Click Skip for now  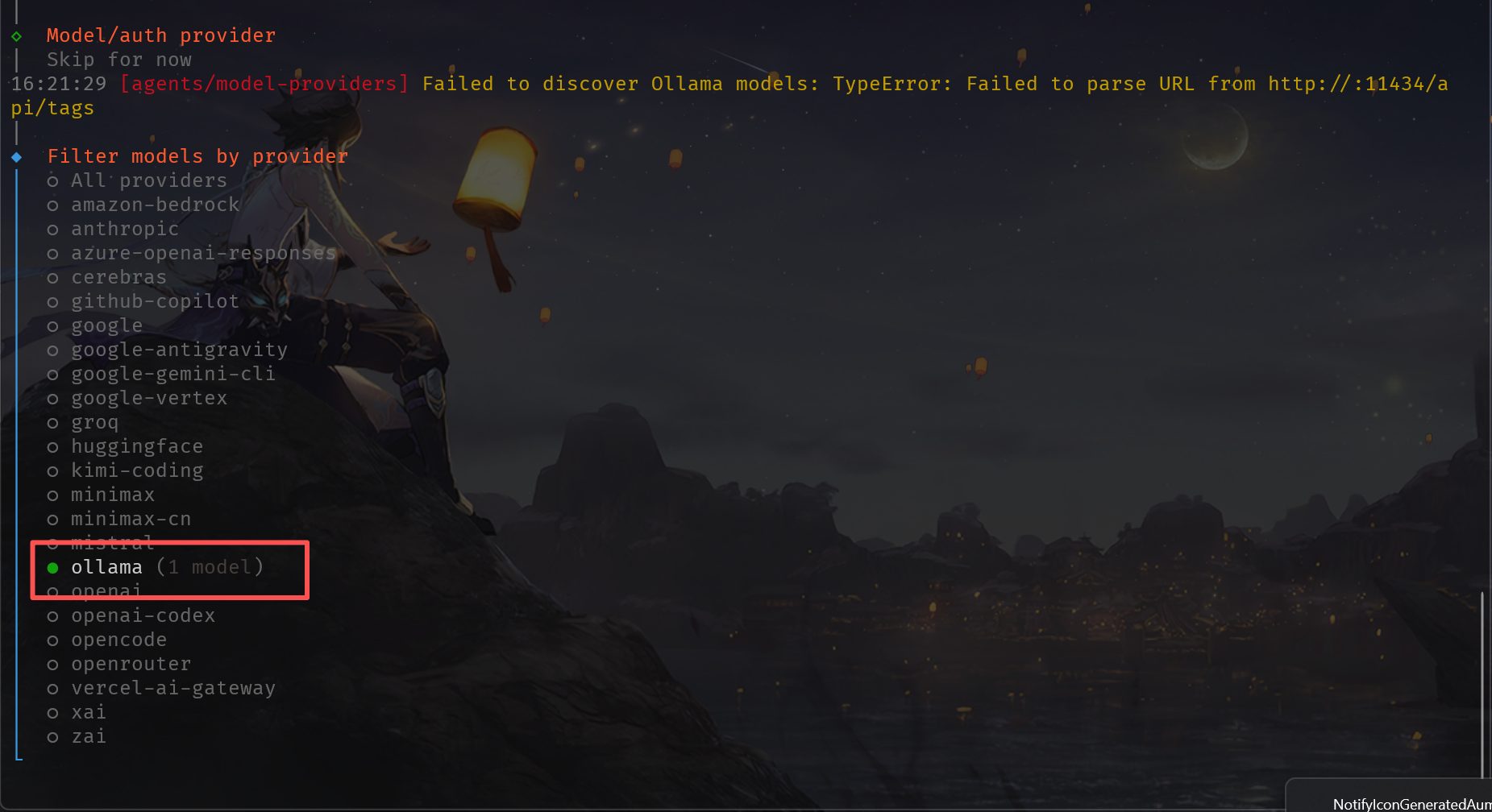(x=118, y=60)
